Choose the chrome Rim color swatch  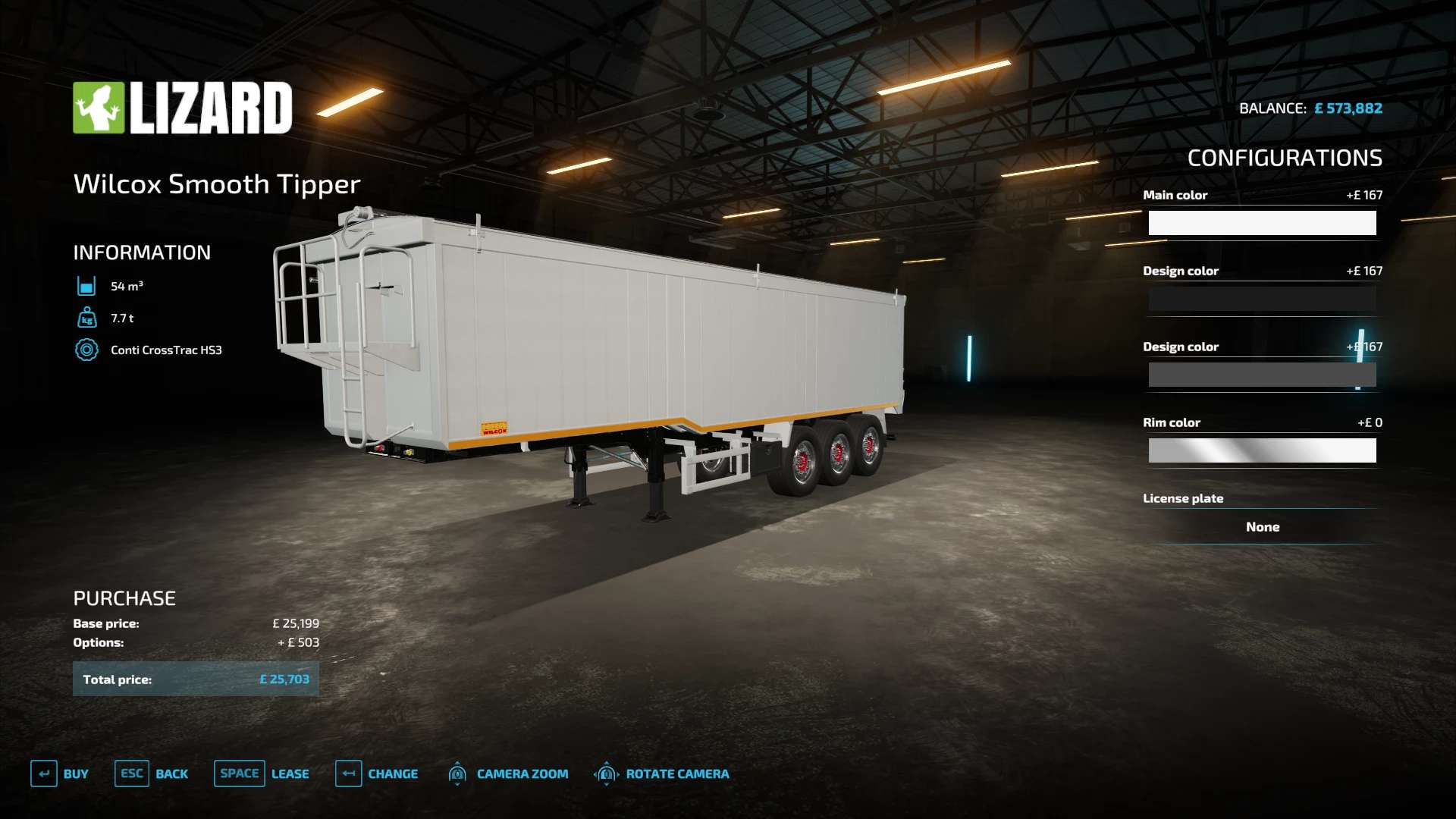[x=1262, y=450]
